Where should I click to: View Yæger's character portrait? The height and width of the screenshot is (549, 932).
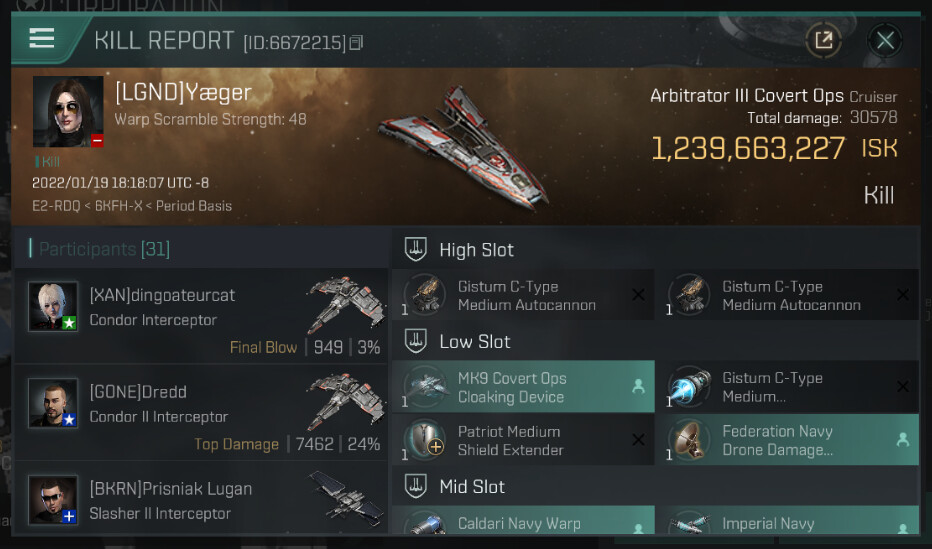click(x=68, y=111)
